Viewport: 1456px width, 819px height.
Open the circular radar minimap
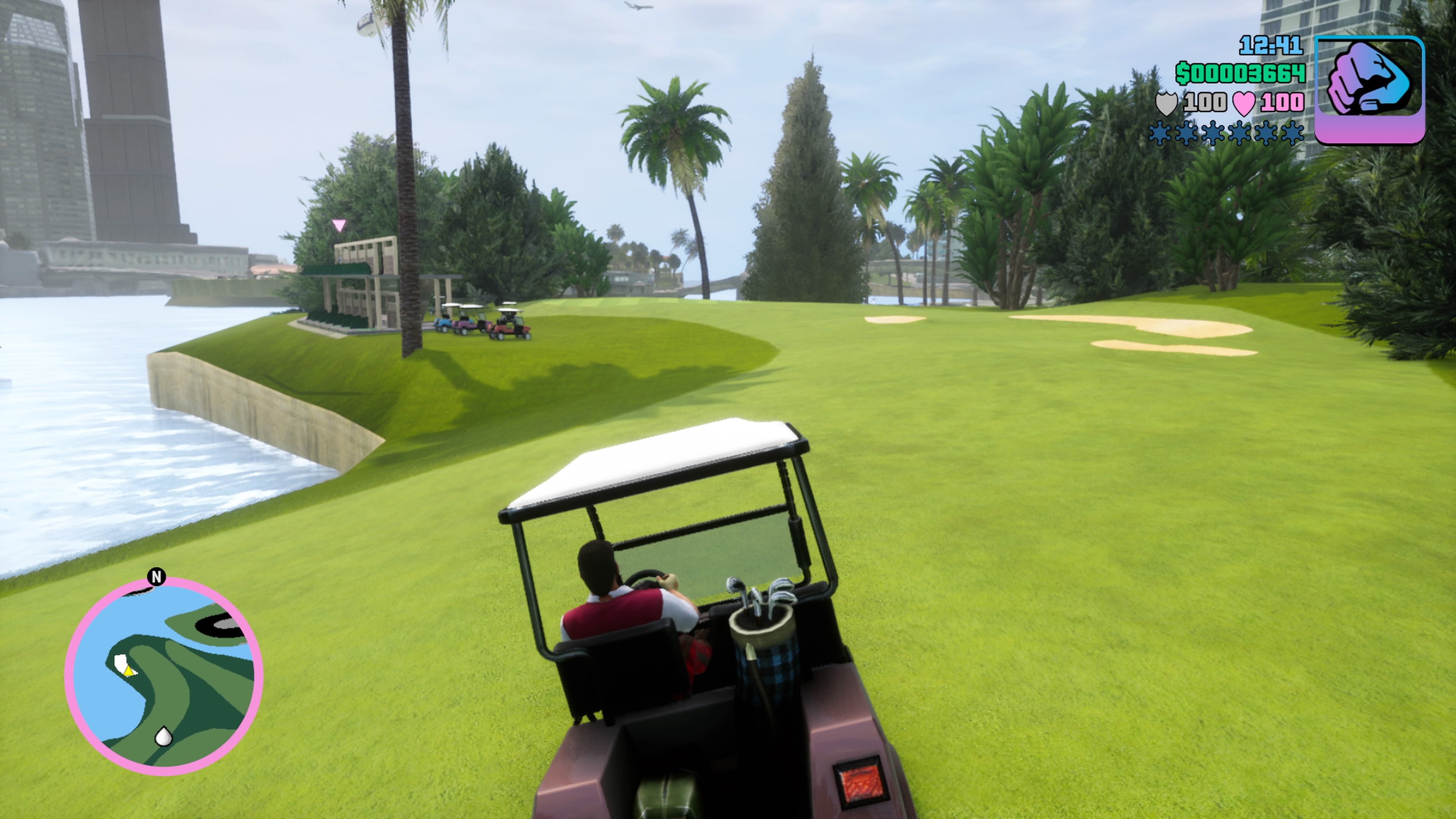pyautogui.click(x=164, y=676)
